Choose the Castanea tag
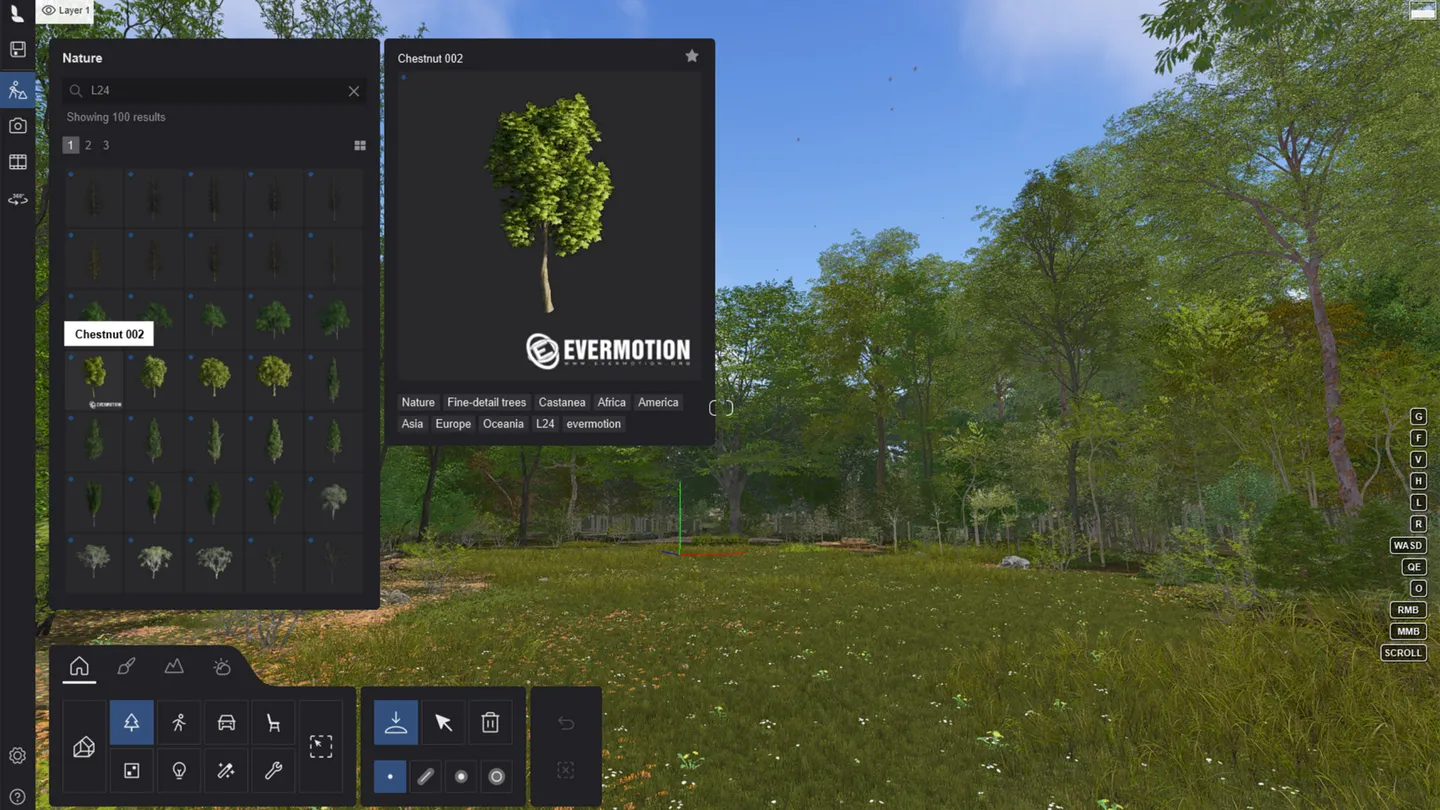This screenshot has height=810, width=1440. click(x=562, y=403)
